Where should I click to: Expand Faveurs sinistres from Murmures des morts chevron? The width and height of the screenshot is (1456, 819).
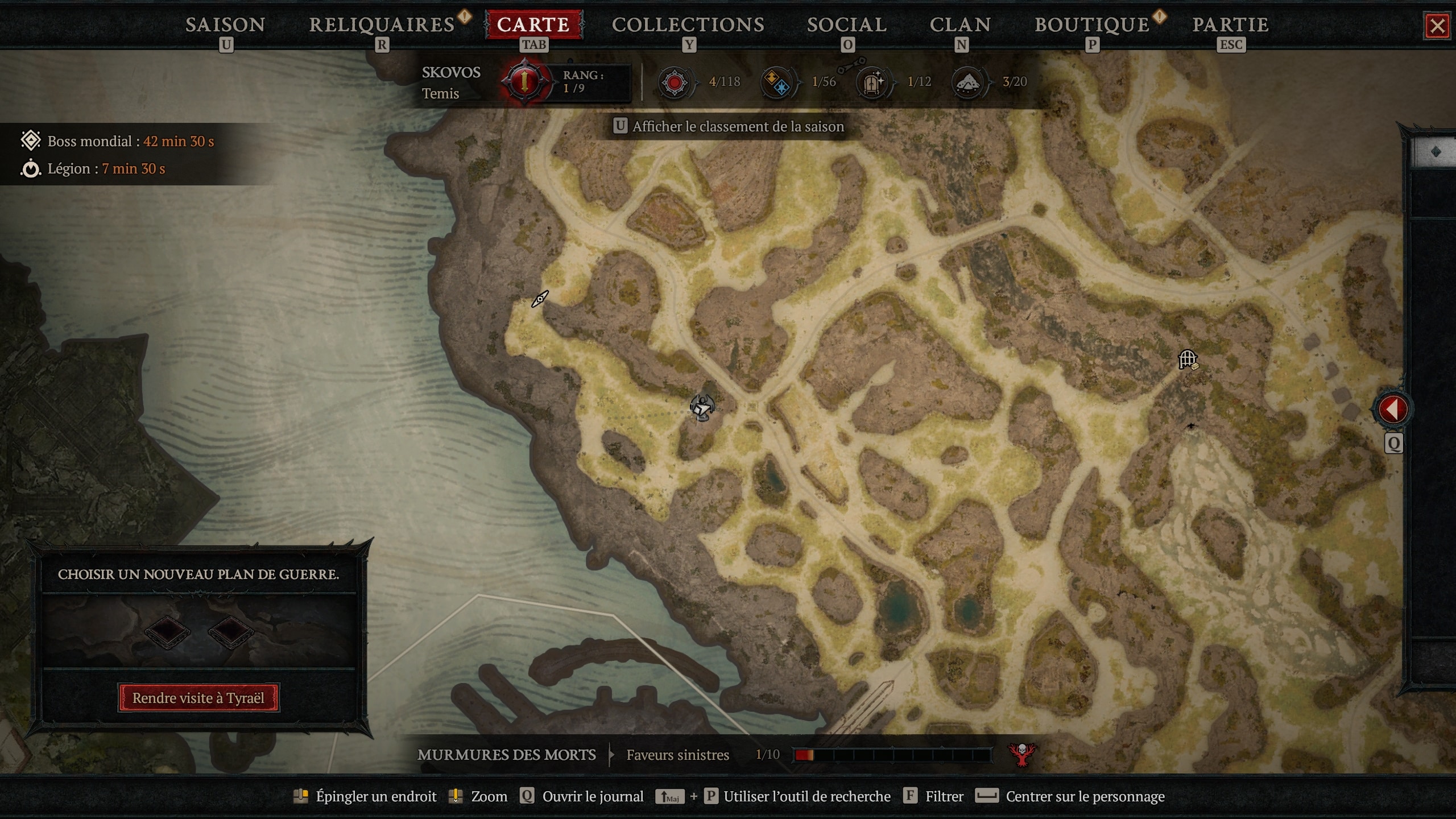[x=610, y=755]
